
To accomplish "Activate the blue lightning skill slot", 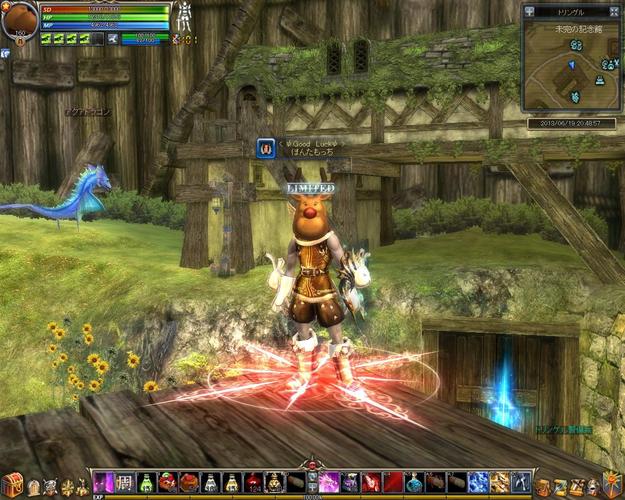I will point(479,482).
